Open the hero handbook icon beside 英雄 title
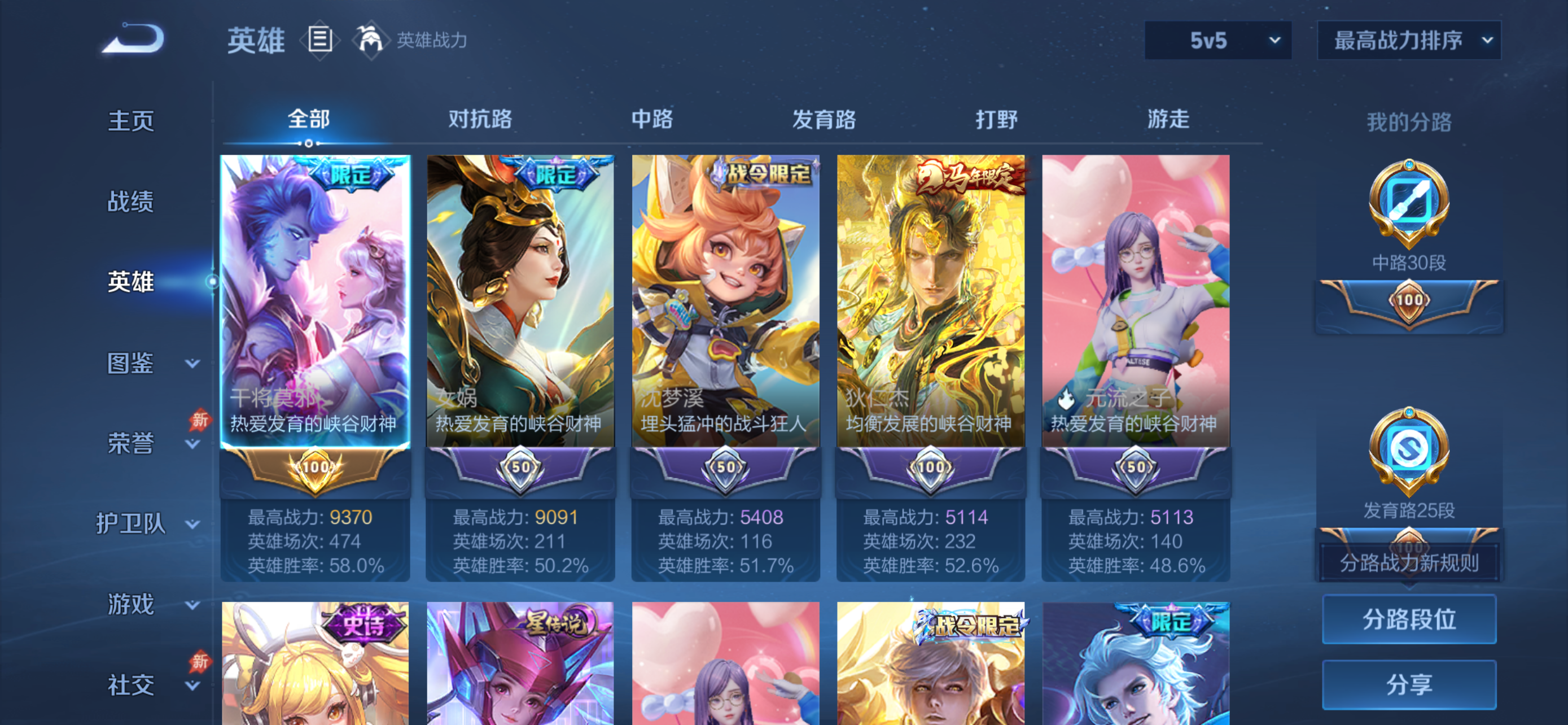Viewport: 1568px width, 725px height. (321, 40)
